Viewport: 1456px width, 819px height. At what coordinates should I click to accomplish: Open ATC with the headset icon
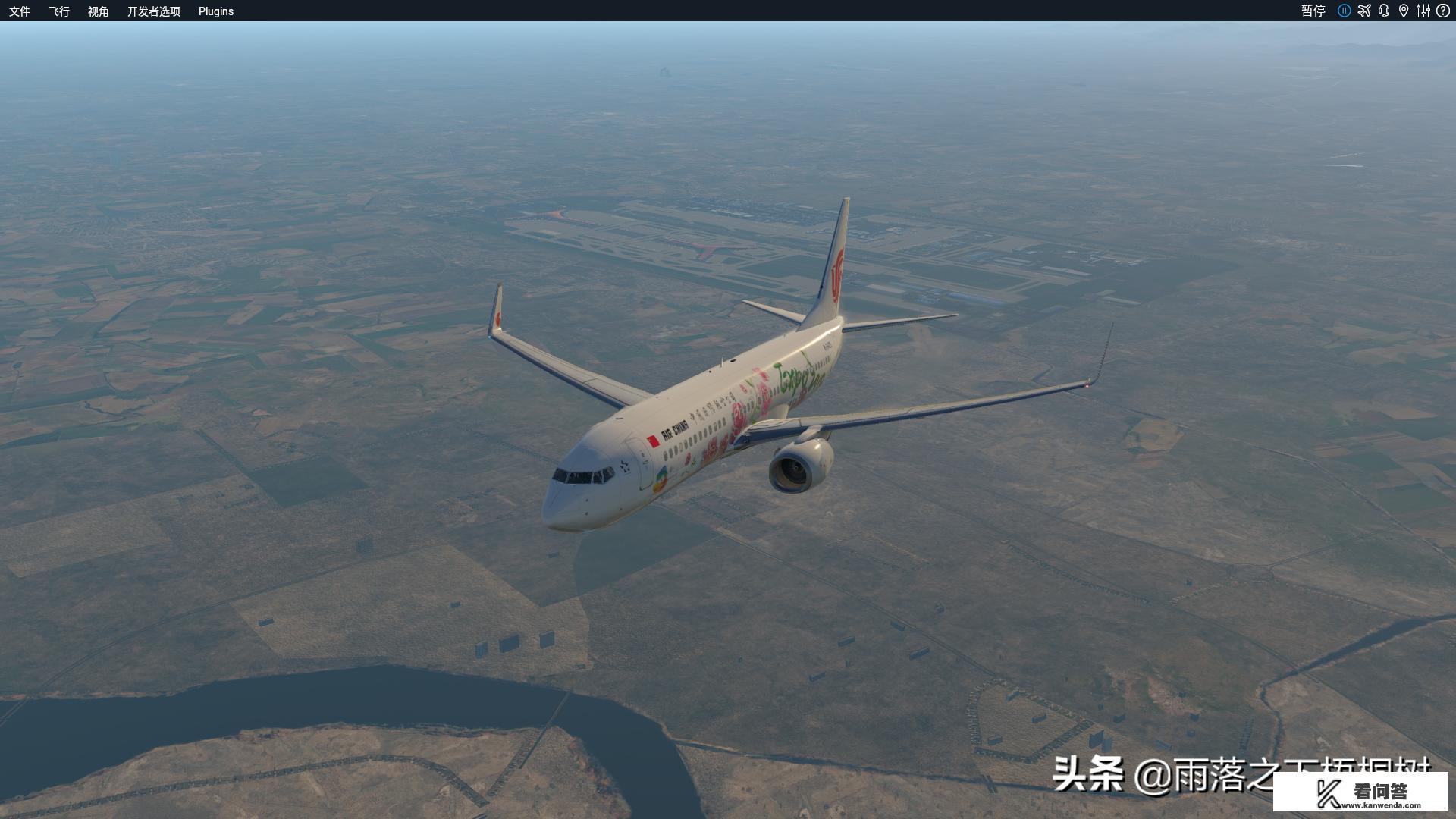click(x=1384, y=11)
